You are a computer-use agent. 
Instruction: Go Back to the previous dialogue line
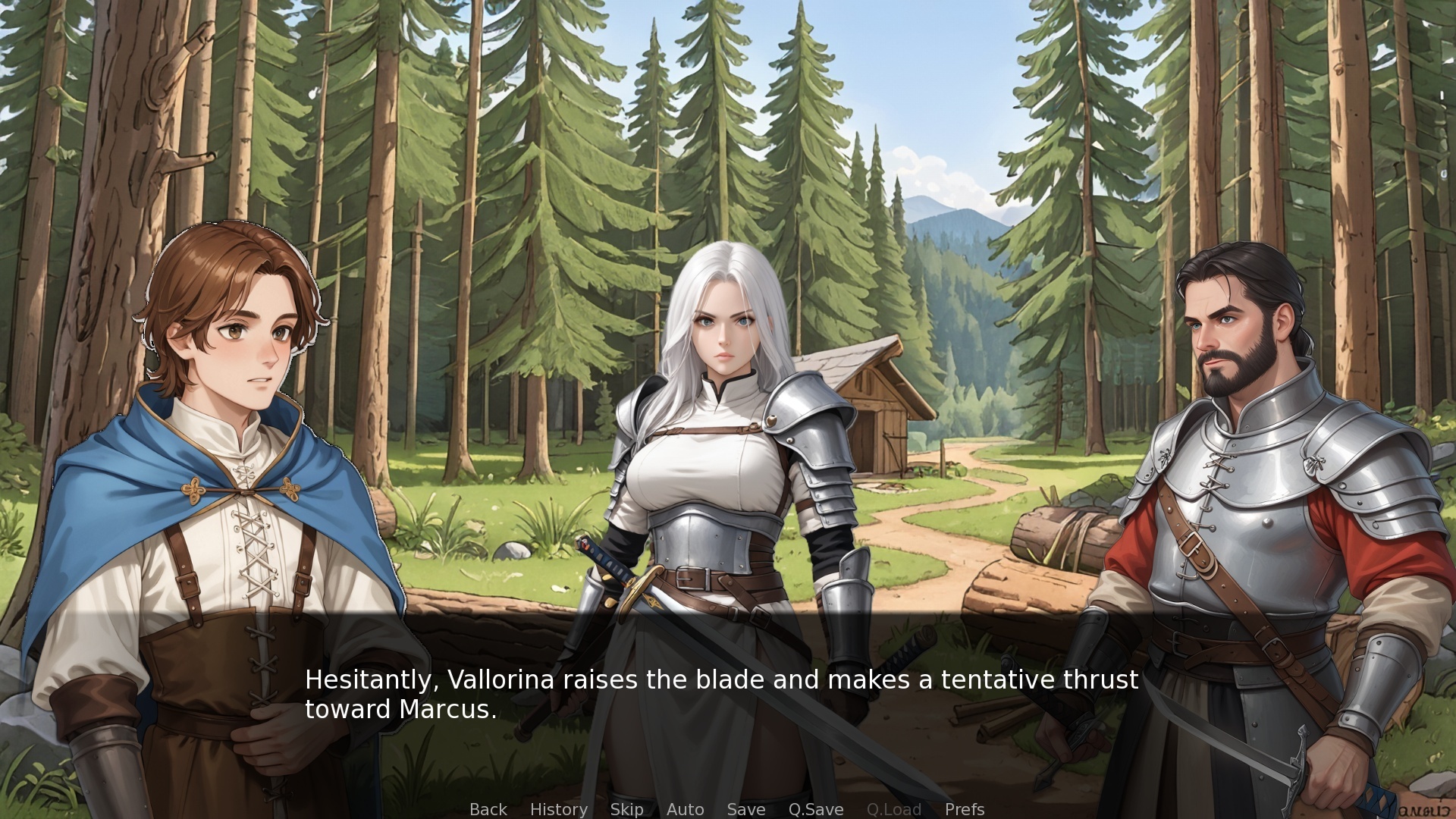(x=488, y=809)
